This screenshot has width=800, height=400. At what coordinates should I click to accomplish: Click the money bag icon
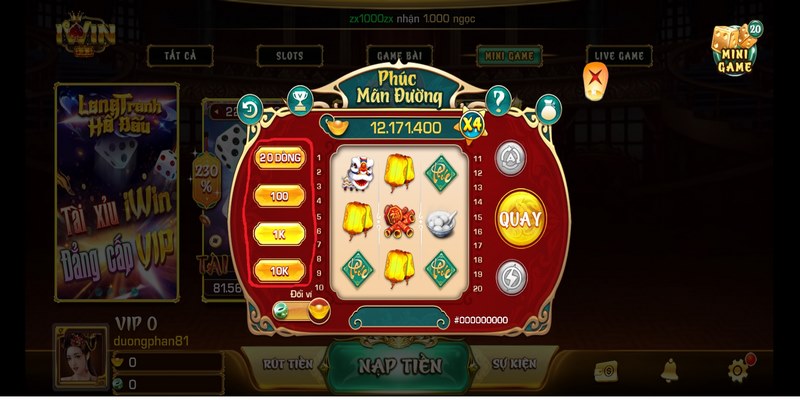point(549,108)
